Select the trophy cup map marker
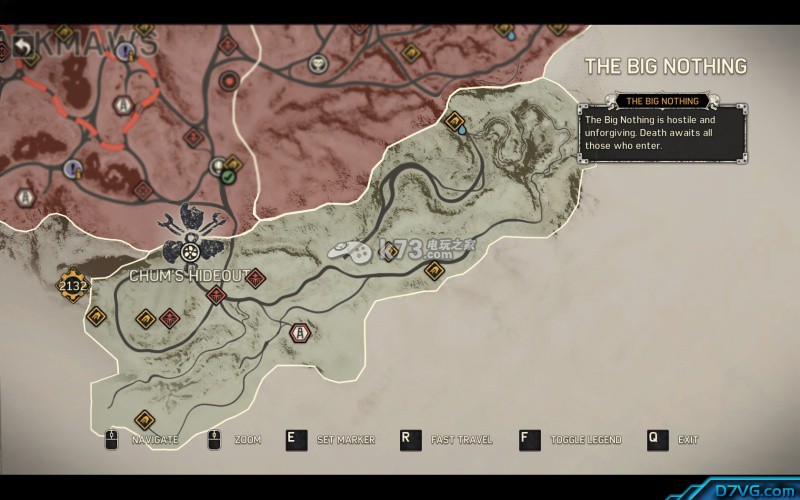The height and width of the screenshot is (500, 800). pos(318,63)
